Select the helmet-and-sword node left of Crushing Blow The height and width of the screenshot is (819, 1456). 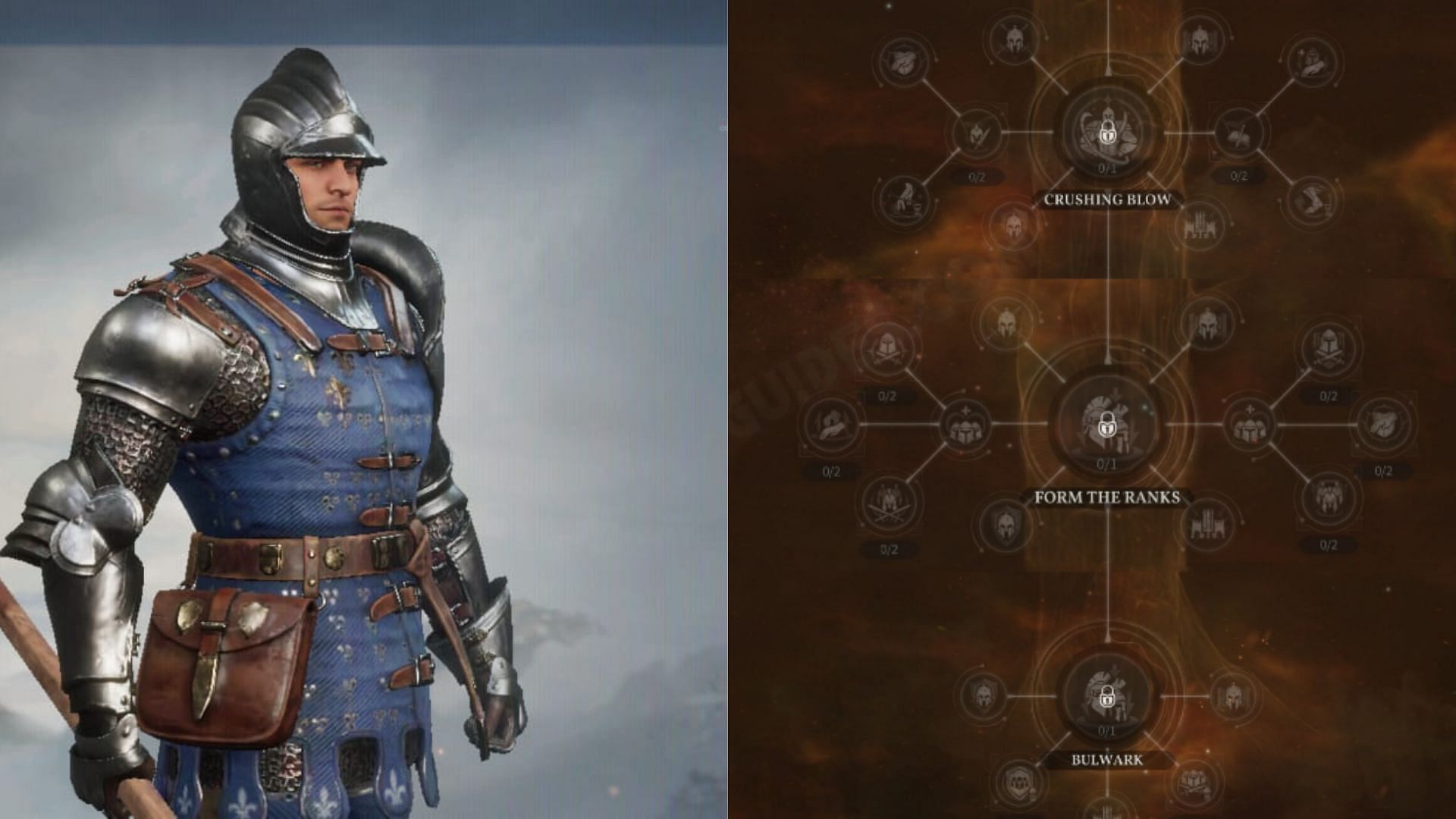[975, 133]
